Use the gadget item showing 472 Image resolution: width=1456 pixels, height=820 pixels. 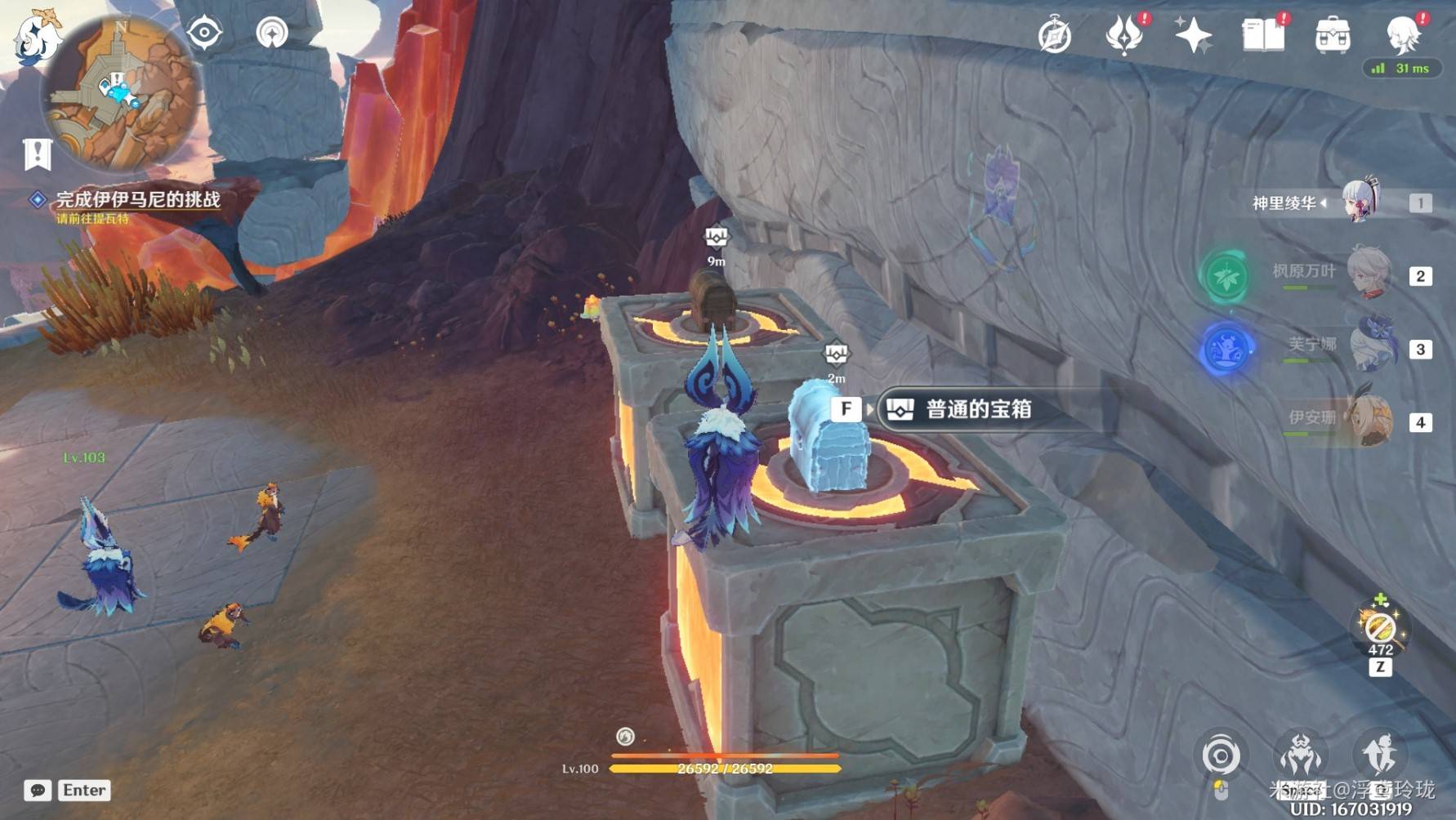(x=1380, y=629)
